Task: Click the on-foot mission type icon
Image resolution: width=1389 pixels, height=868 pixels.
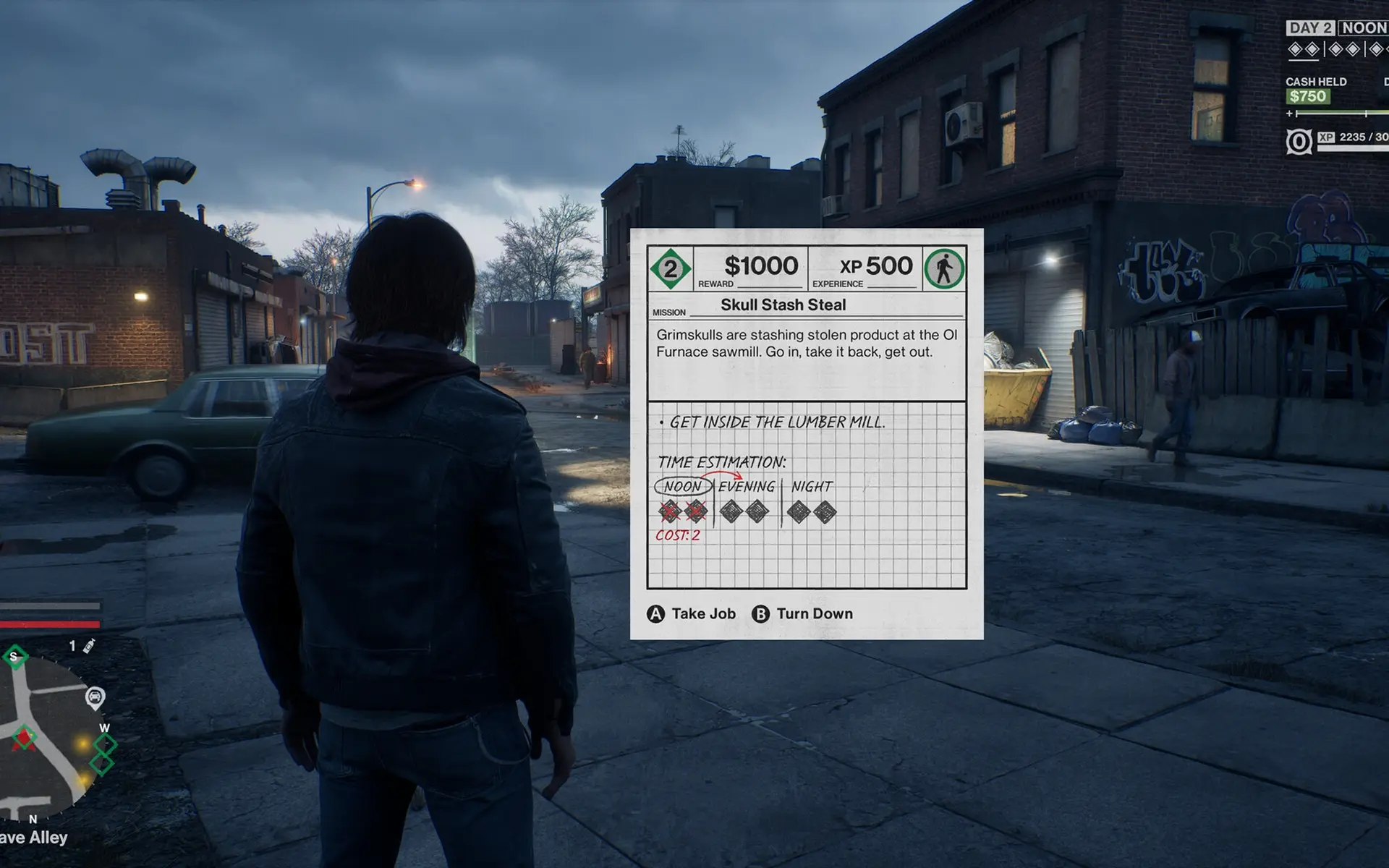Action: (x=944, y=269)
